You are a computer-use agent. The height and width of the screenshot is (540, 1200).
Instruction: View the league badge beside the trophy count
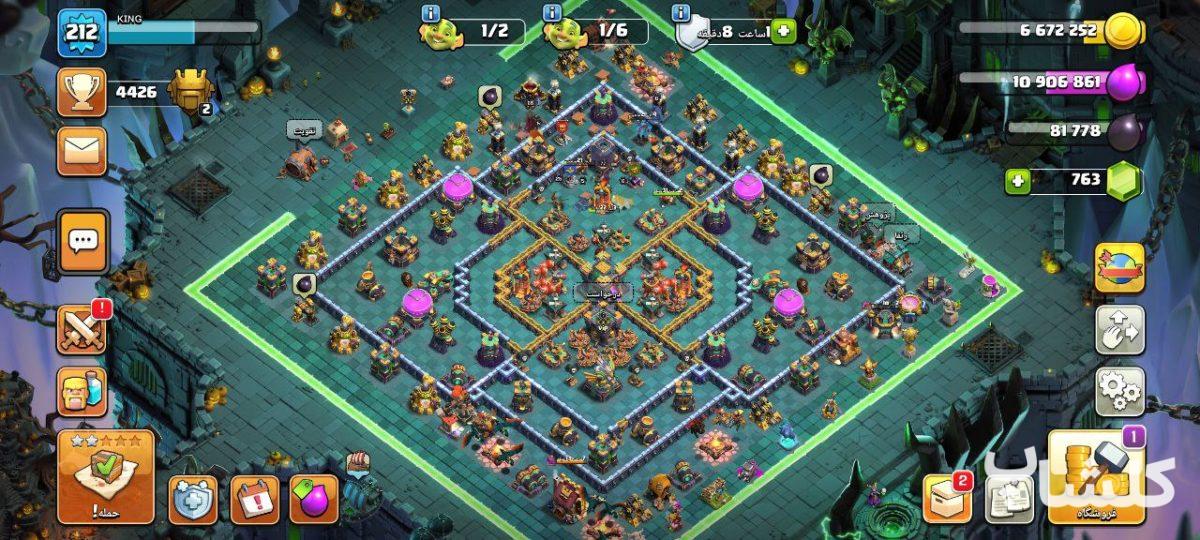click(190, 92)
